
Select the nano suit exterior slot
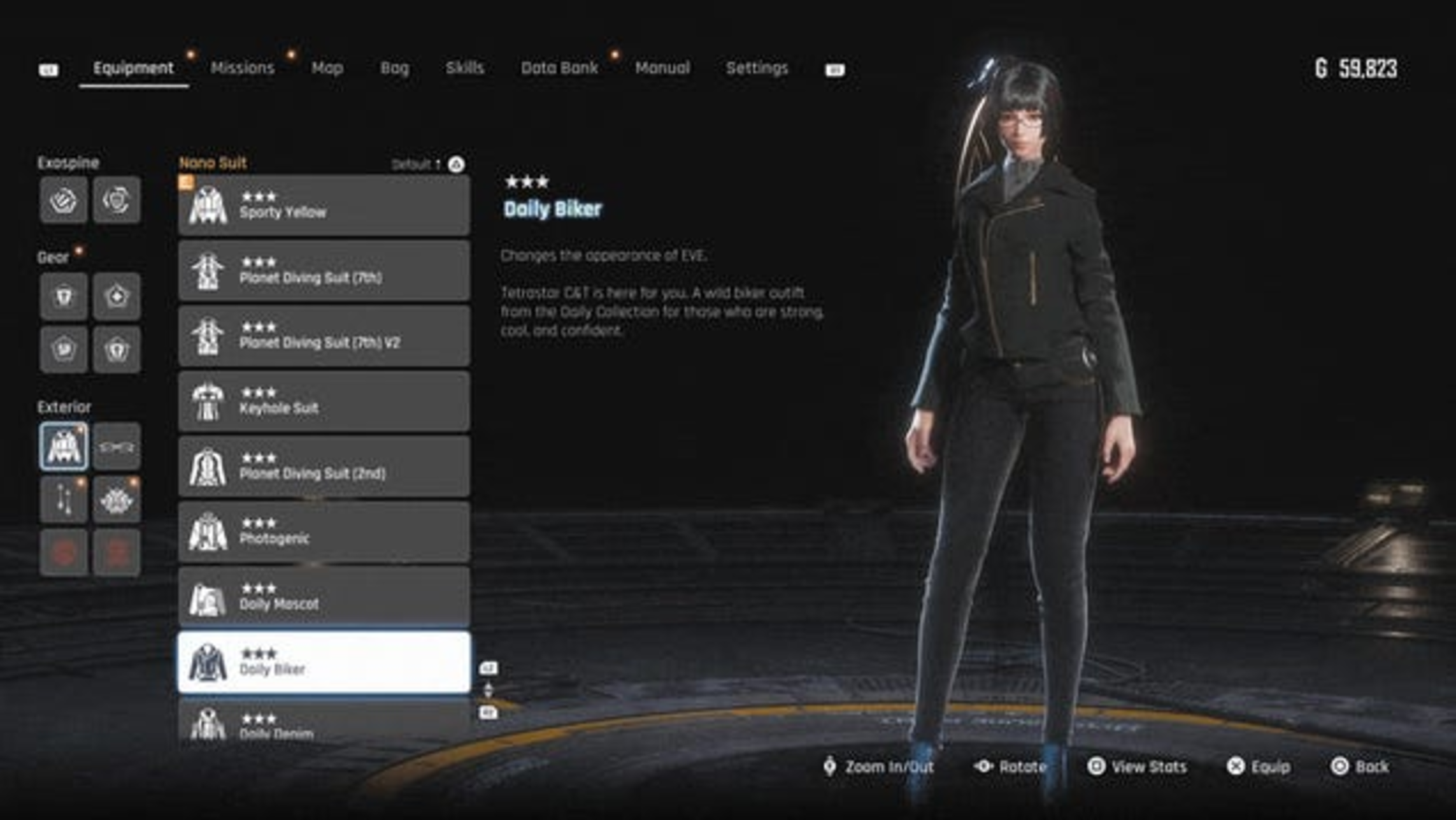[x=64, y=447]
